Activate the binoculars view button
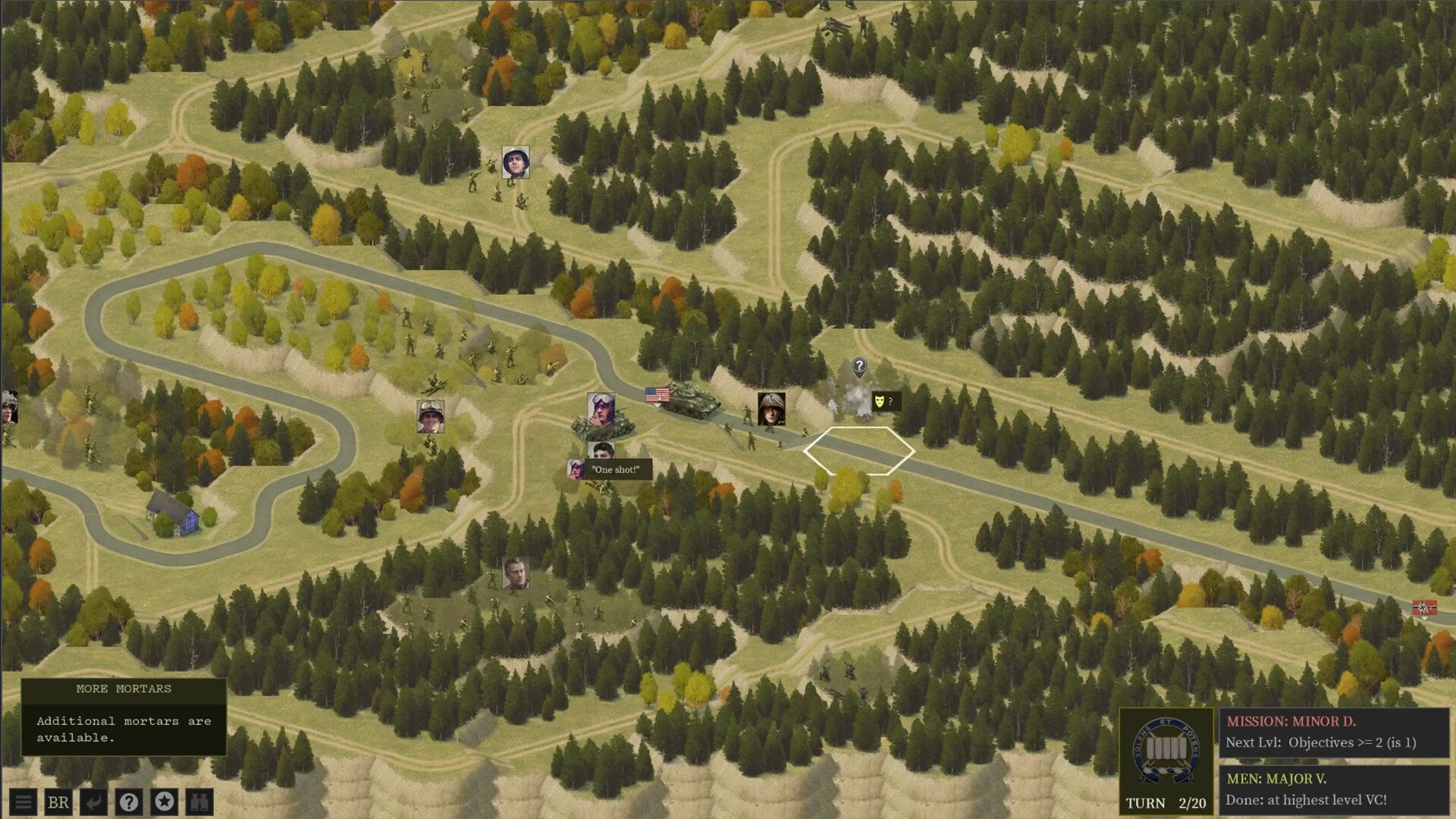 [x=199, y=802]
